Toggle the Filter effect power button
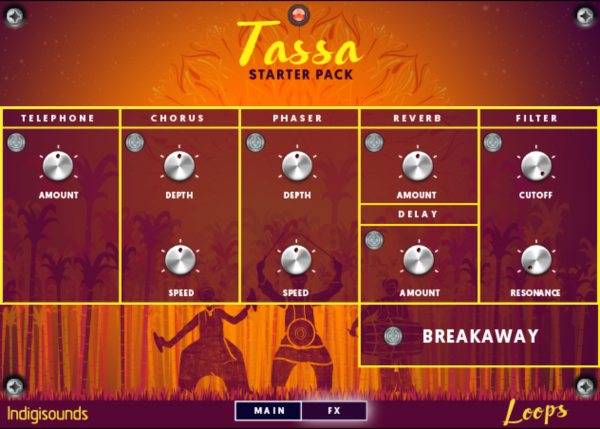600x429 pixels. 493,142
